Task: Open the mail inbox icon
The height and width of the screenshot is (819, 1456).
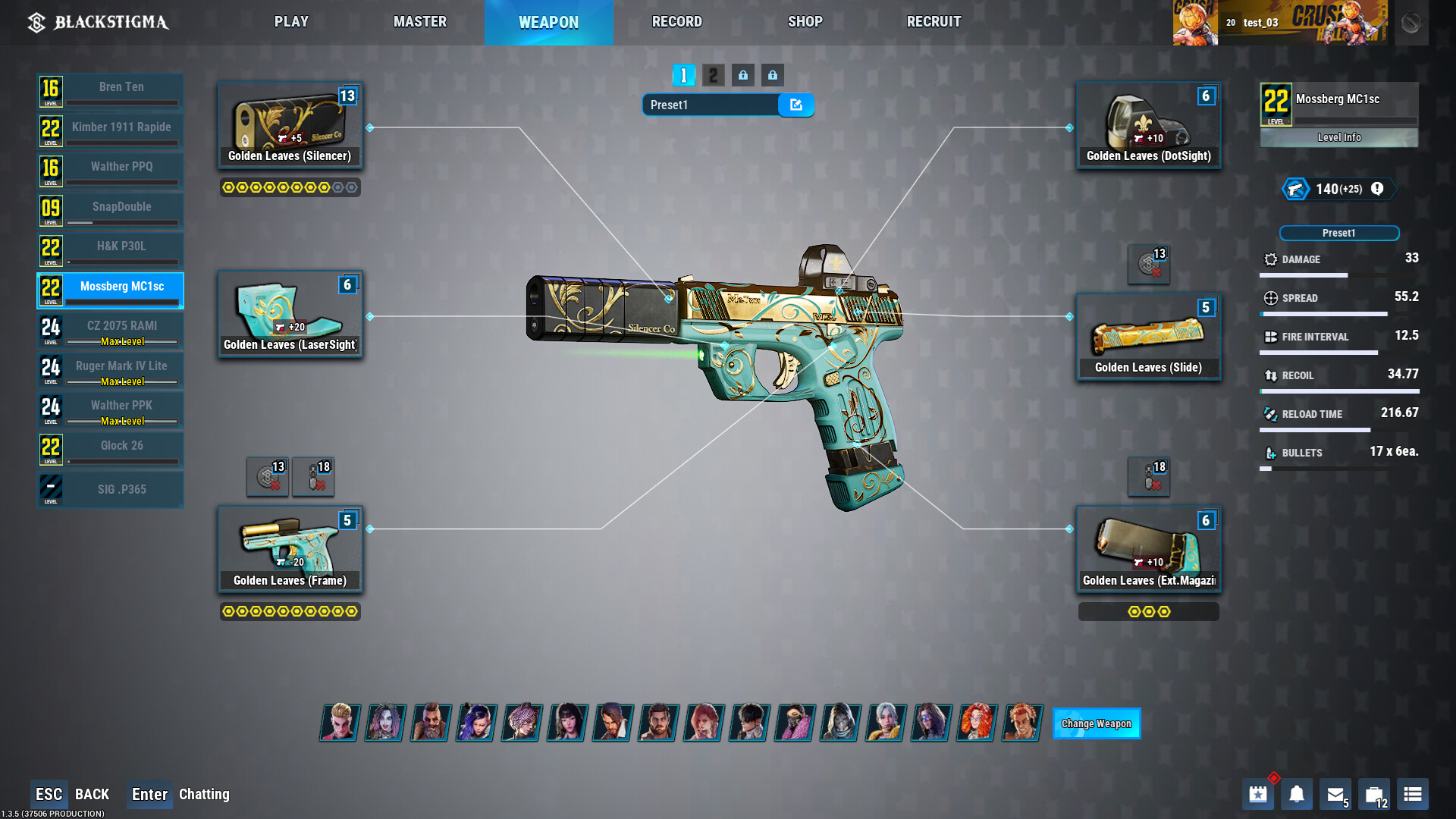Action: tap(1335, 794)
